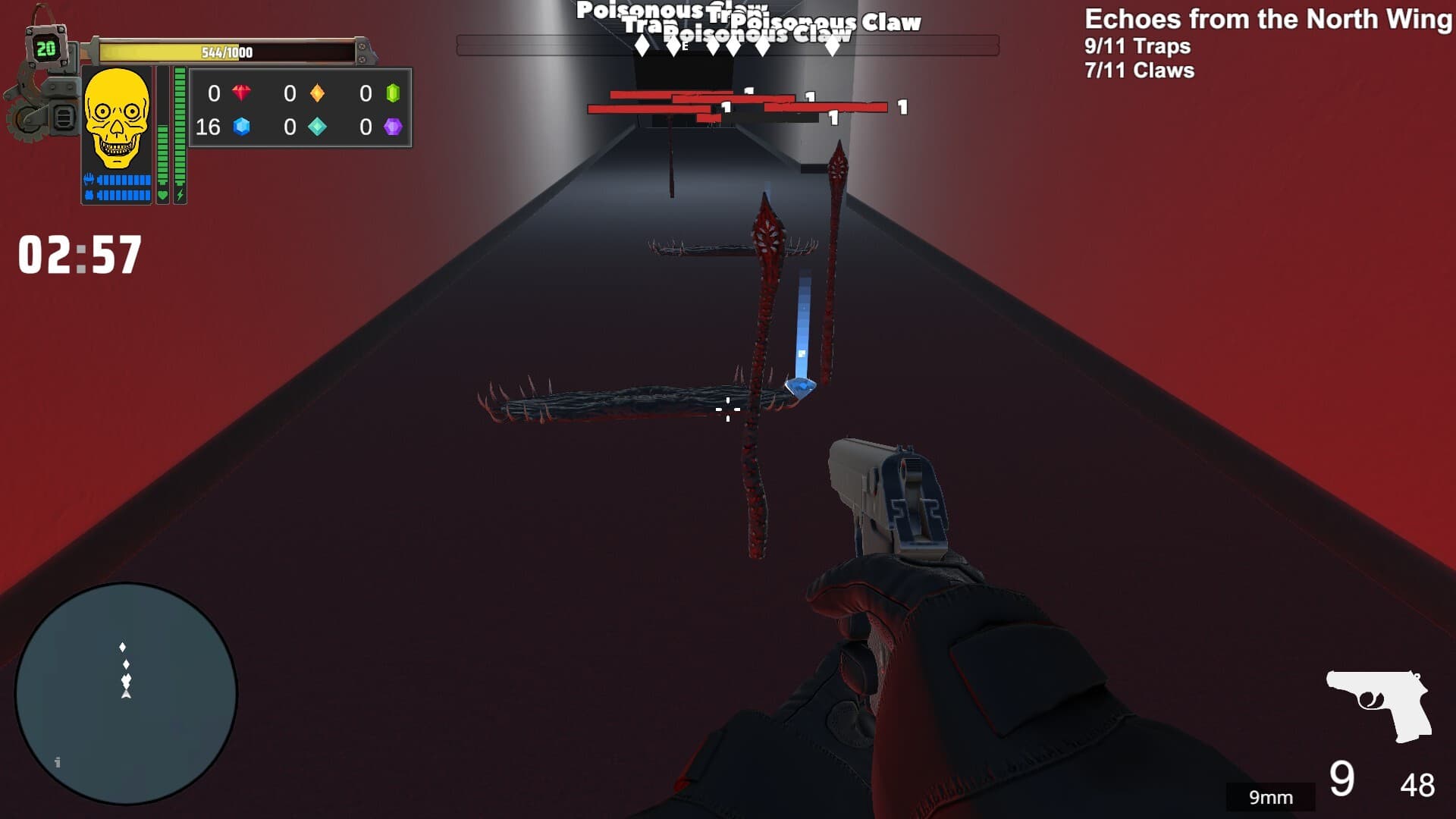This screenshot has width=1456, height=819.
Task: Click the lightning bolt under the stamina bar
Action: (180, 196)
